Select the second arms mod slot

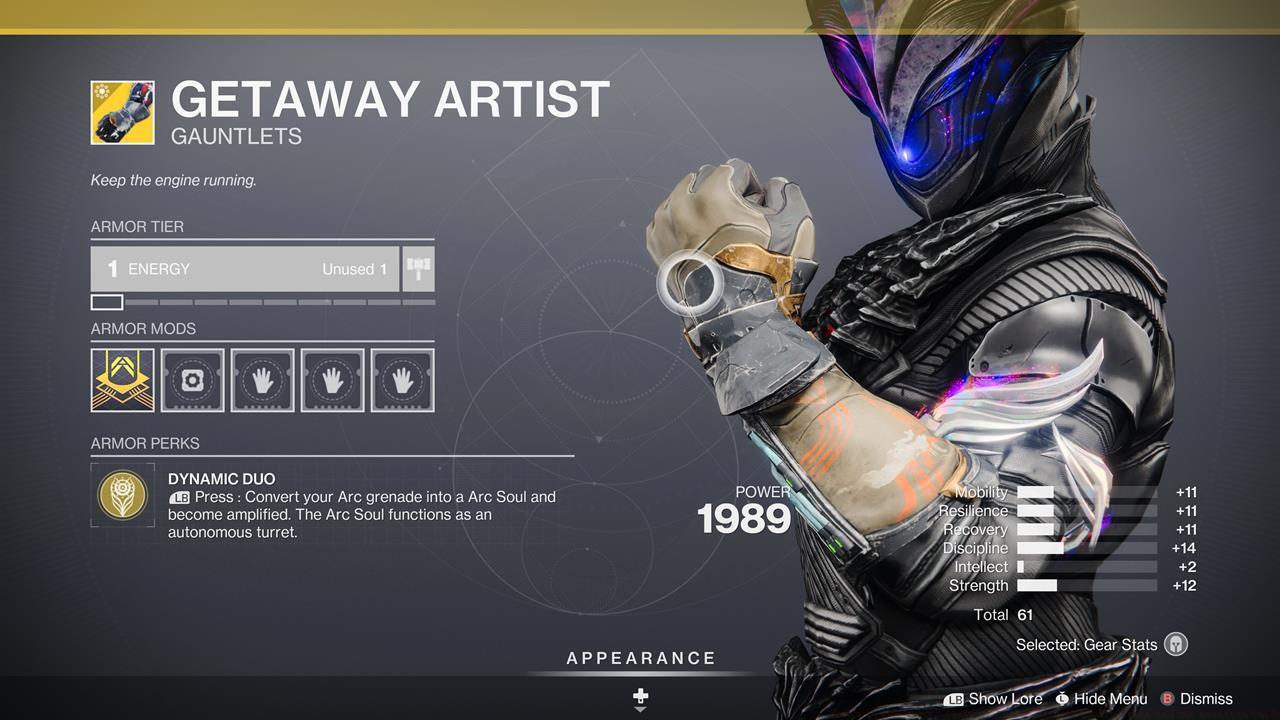pos(332,379)
